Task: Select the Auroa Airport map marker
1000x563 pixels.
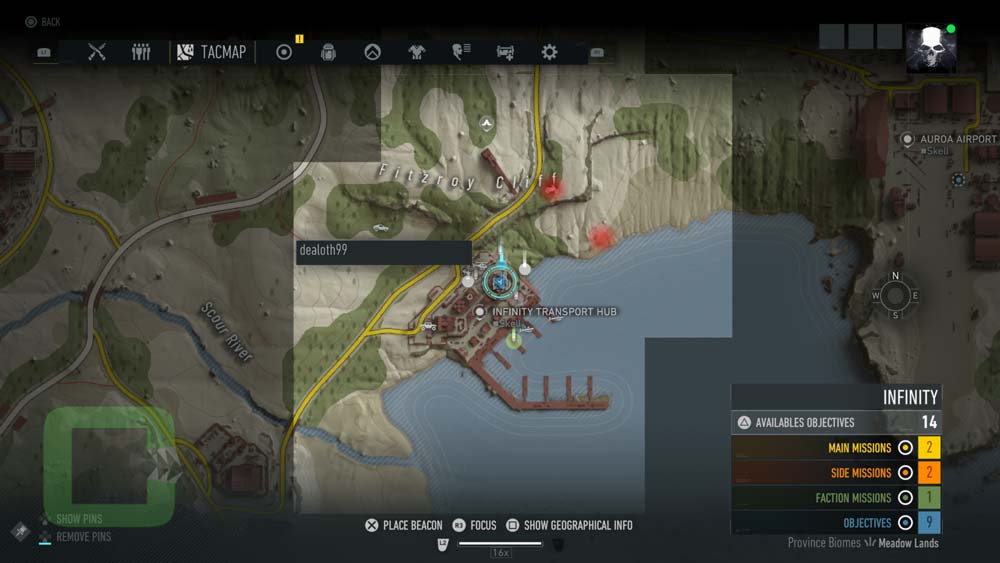Action: (908, 139)
